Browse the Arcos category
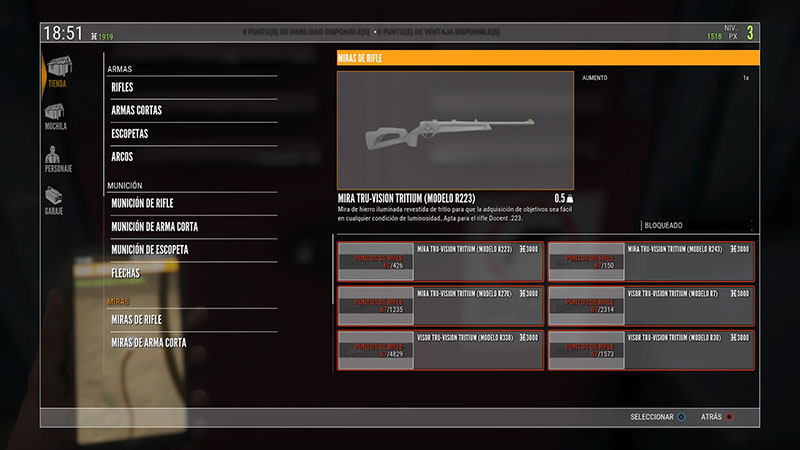The image size is (800, 450). pos(192,157)
